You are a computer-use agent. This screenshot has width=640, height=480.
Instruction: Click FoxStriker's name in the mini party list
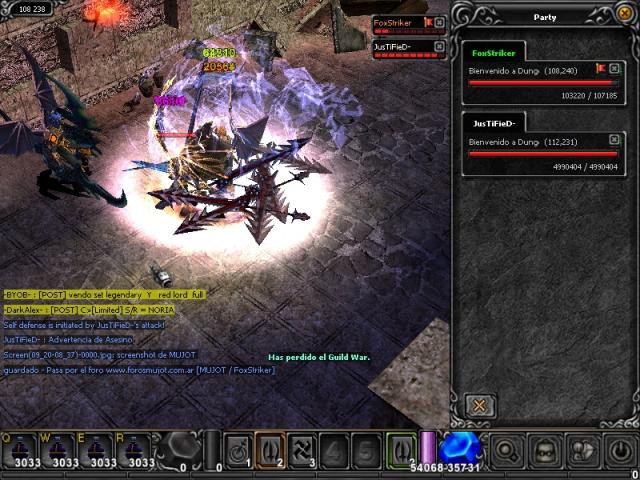tap(393, 22)
